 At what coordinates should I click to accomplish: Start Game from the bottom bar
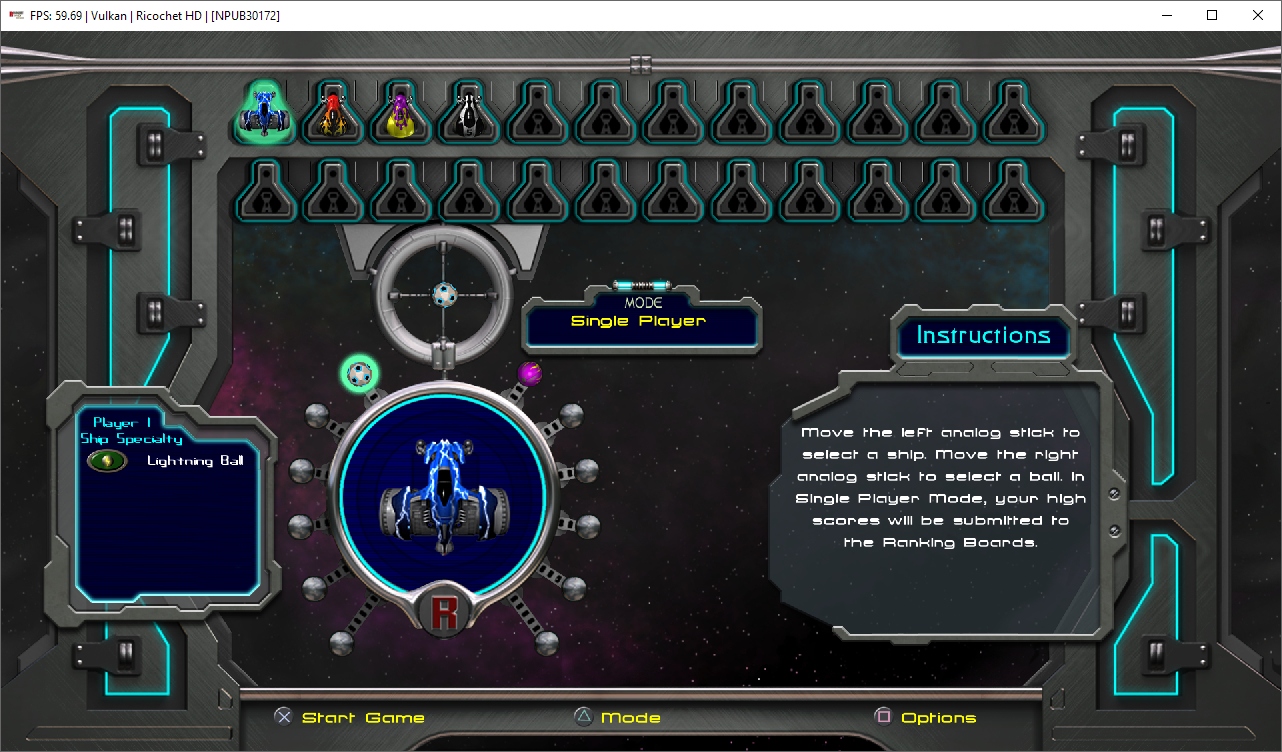pyautogui.click(x=363, y=718)
